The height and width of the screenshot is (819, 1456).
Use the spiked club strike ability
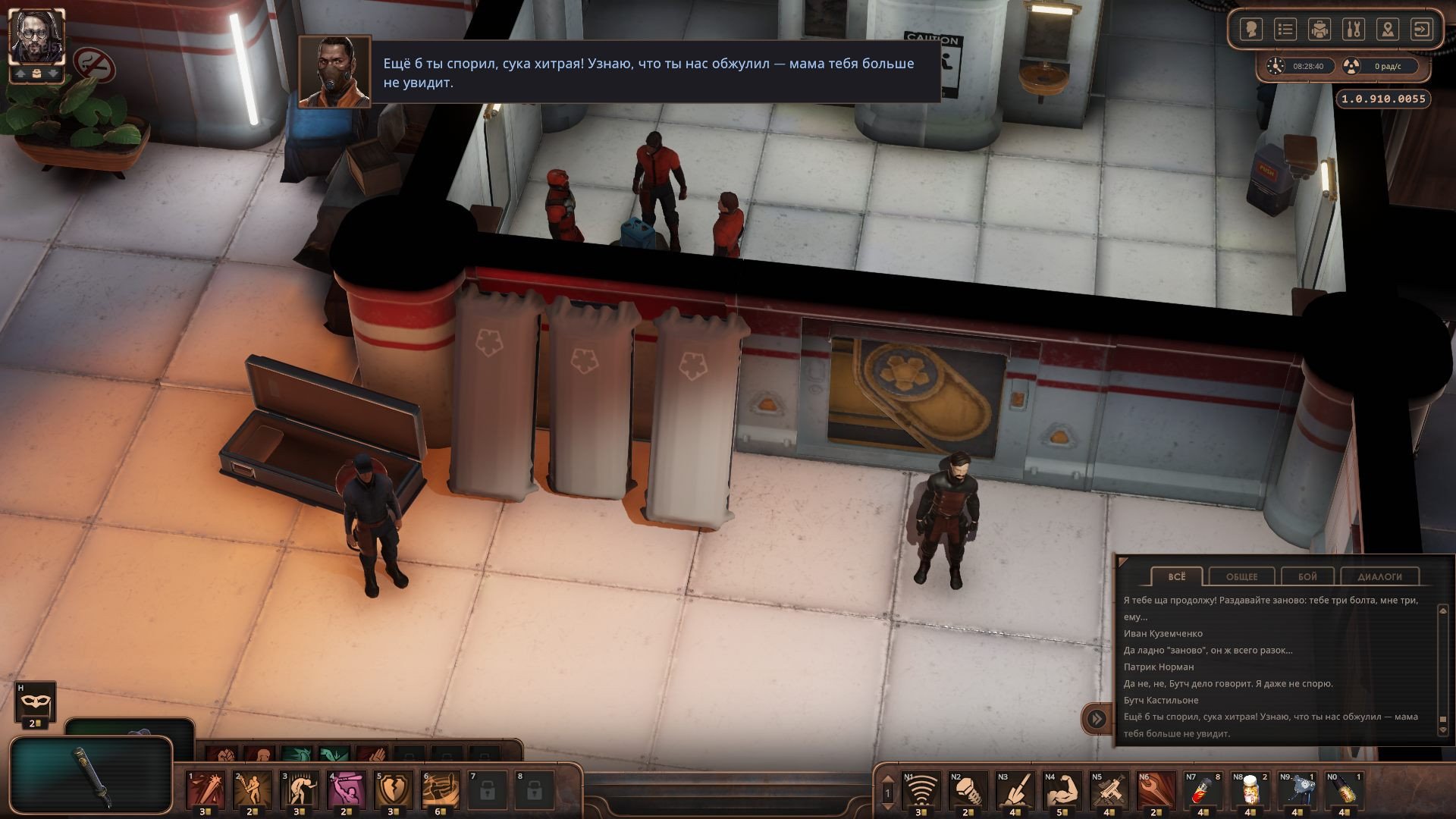tap(206, 790)
